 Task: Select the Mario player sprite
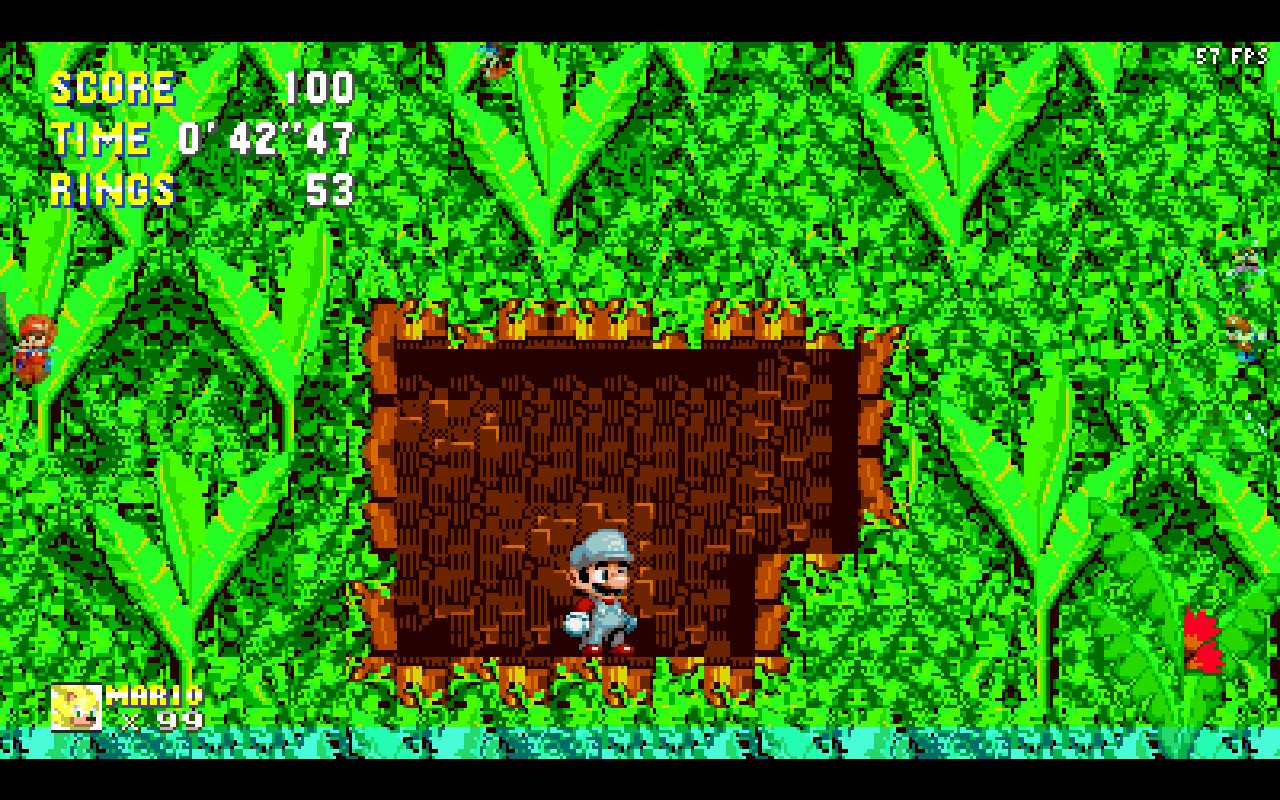[600, 590]
